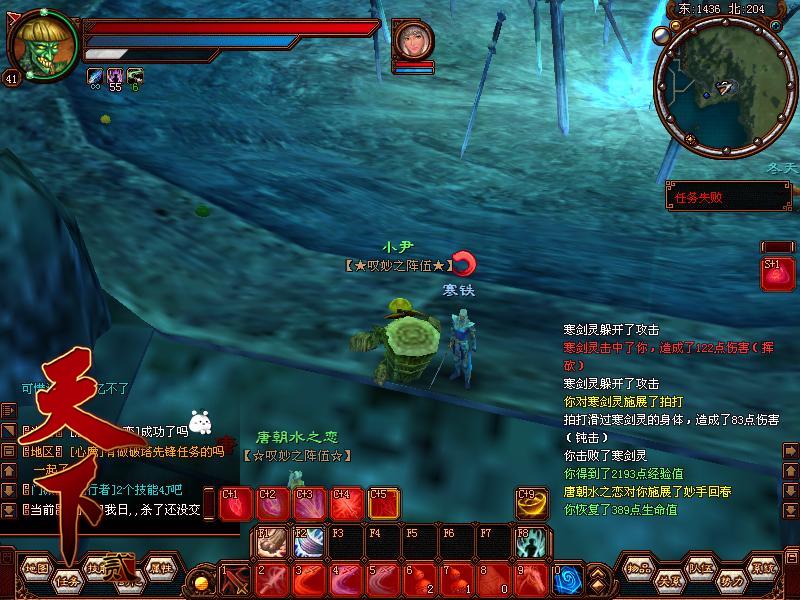Open the 任务 (Quest) menu button
The width and height of the screenshot is (800, 600).
pyautogui.click(x=68, y=580)
